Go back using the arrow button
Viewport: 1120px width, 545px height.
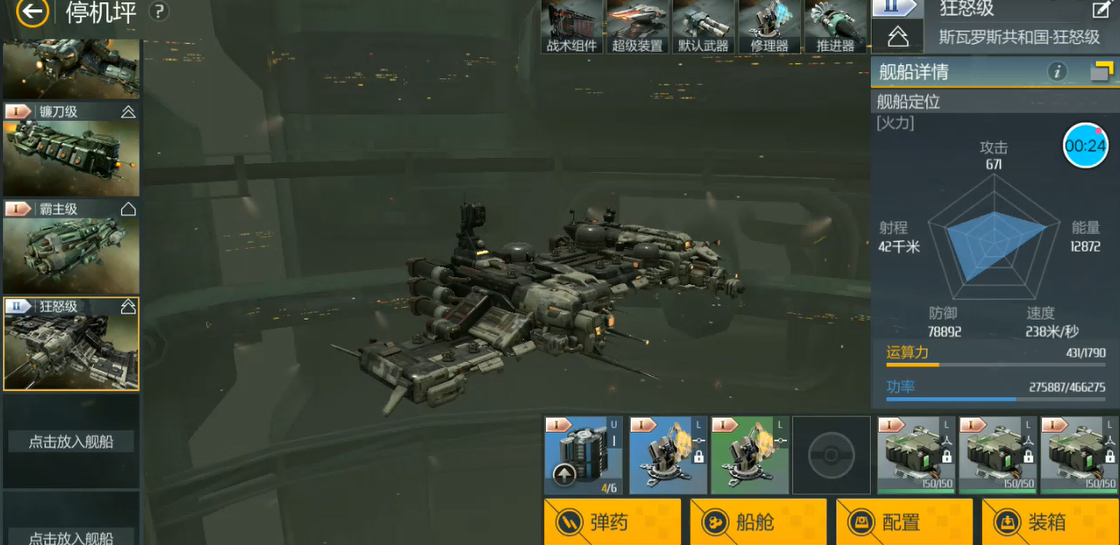(32, 13)
